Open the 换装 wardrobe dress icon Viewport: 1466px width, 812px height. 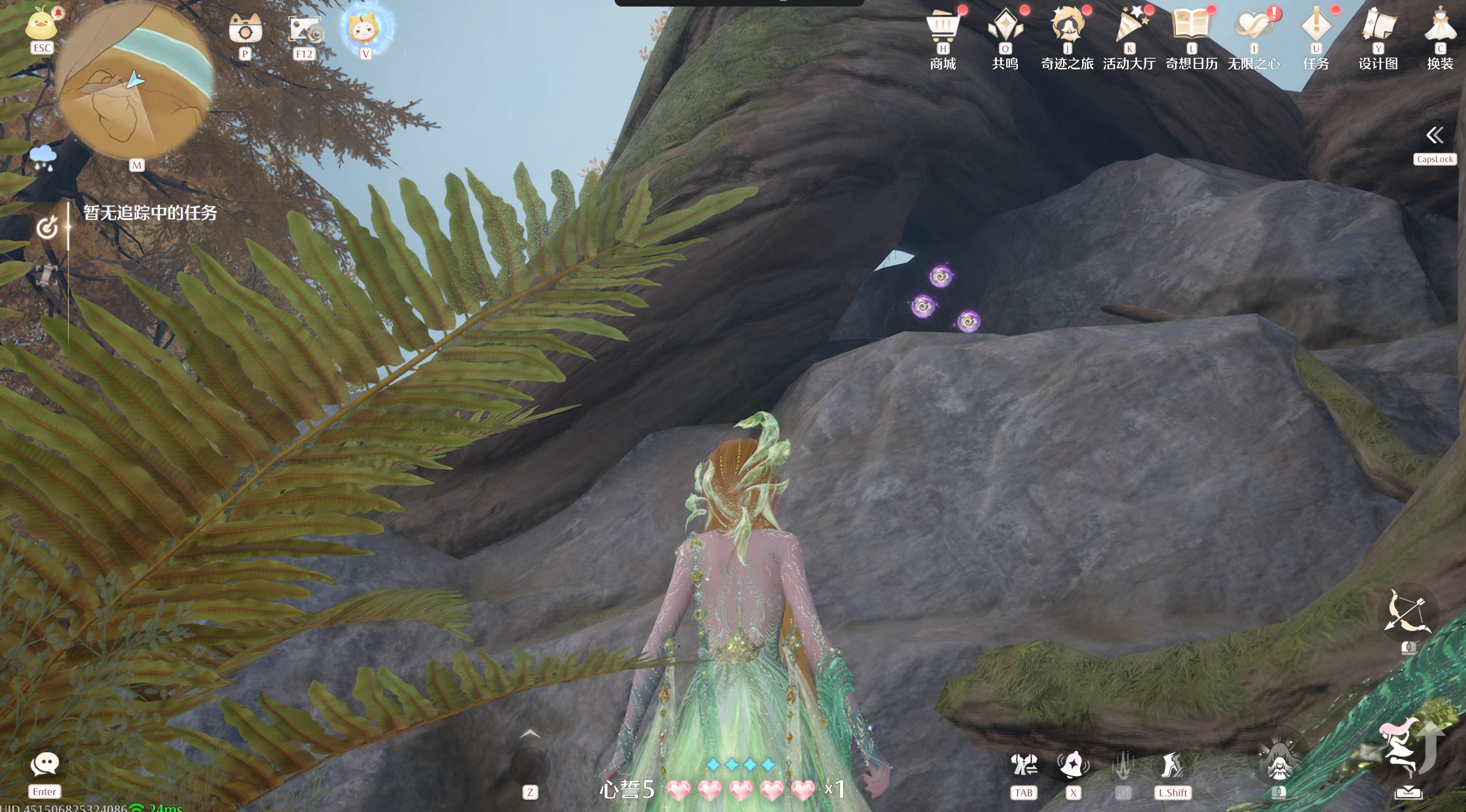[x=1440, y=27]
